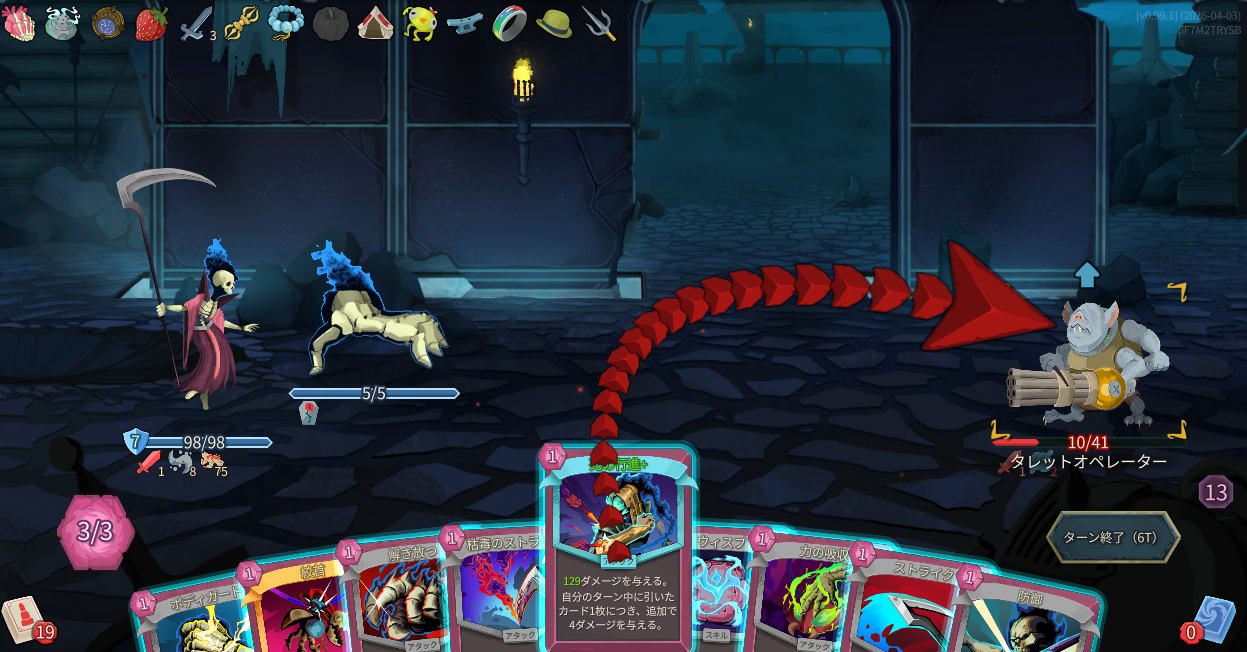Inspect the red tent relic
1247x652 pixels.
pos(375,22)
